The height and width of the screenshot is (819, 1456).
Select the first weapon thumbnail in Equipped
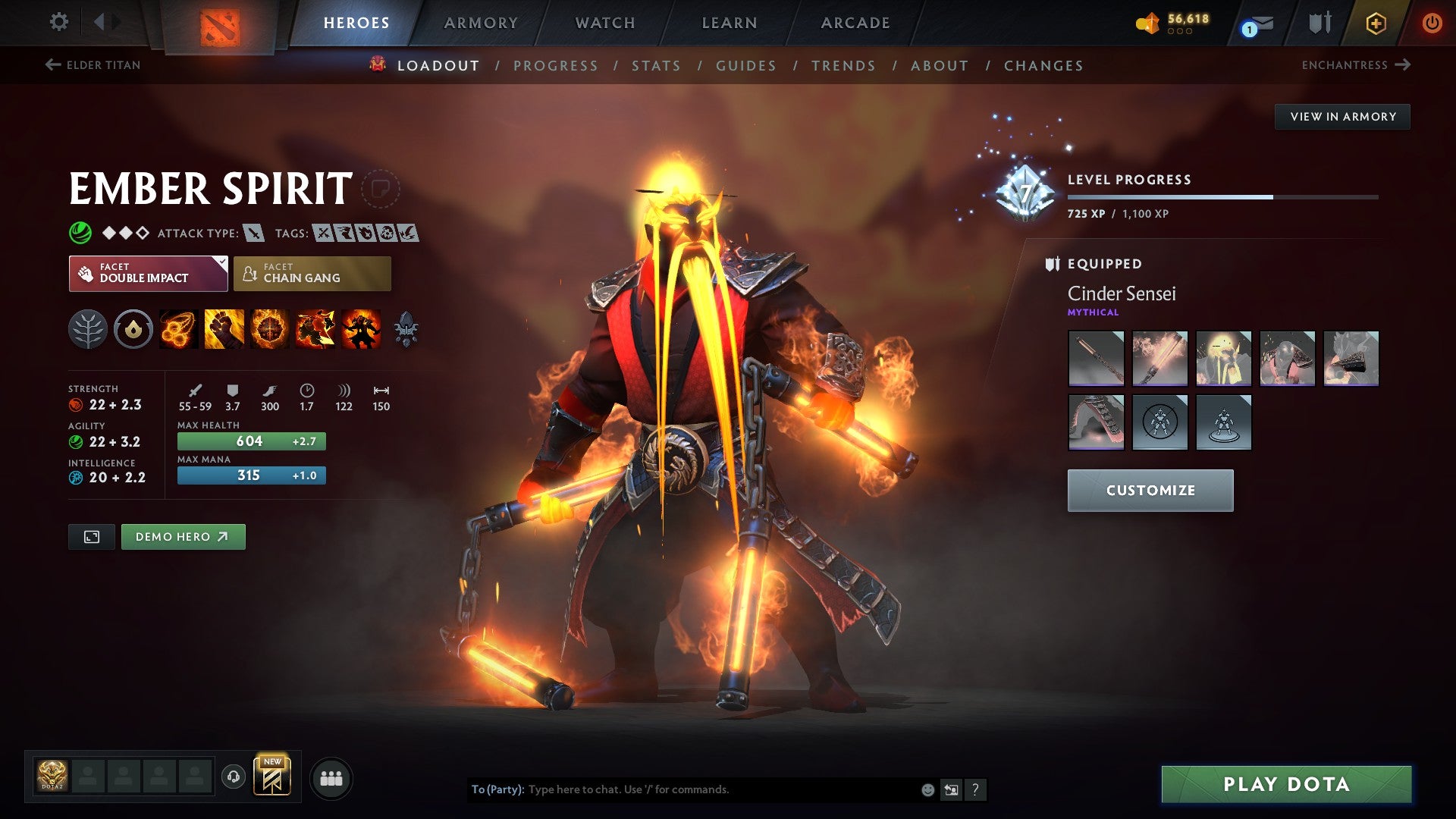(1095, 359)
